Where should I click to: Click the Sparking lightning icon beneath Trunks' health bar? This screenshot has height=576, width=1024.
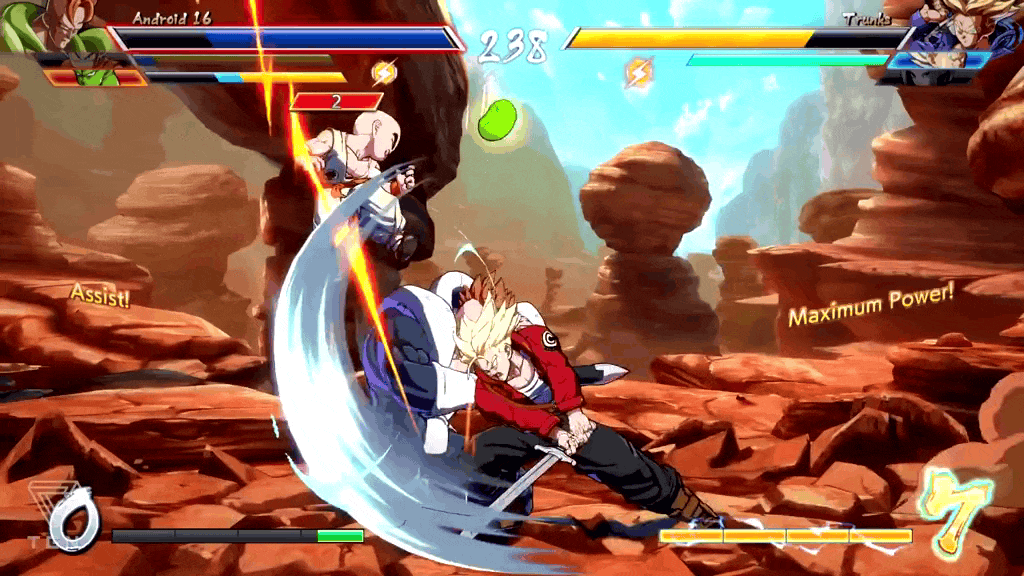(638, 72)
